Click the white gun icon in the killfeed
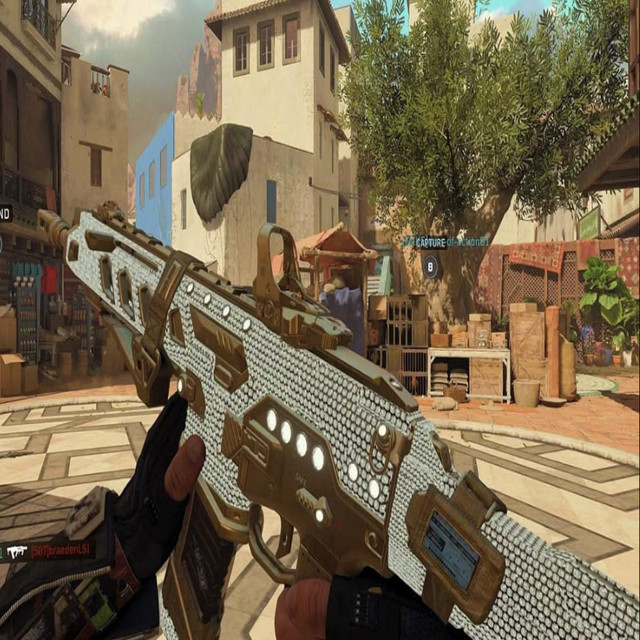 [x=15, y=550]
